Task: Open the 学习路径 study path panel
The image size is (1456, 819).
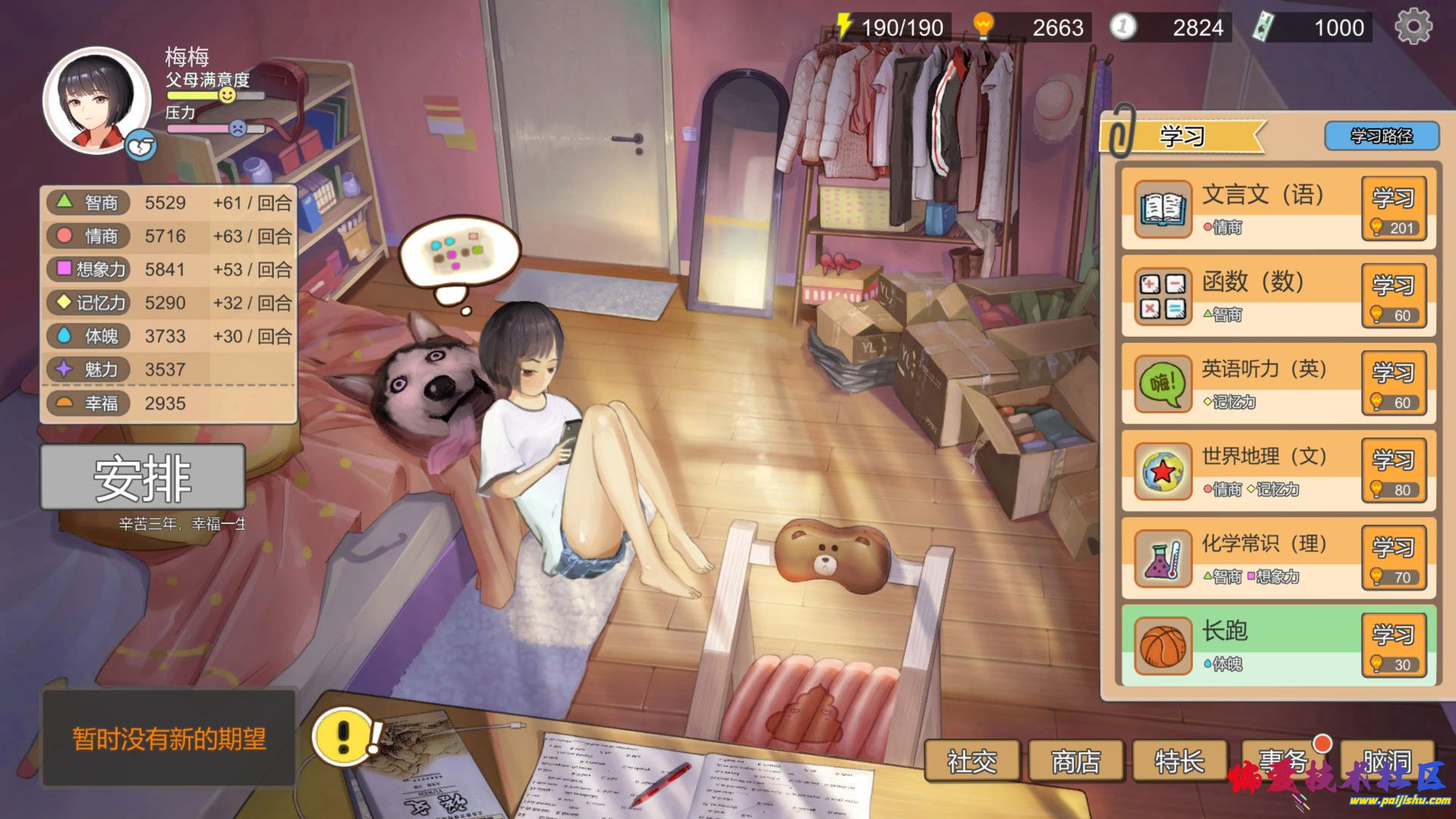Action: coord(1381,136)
